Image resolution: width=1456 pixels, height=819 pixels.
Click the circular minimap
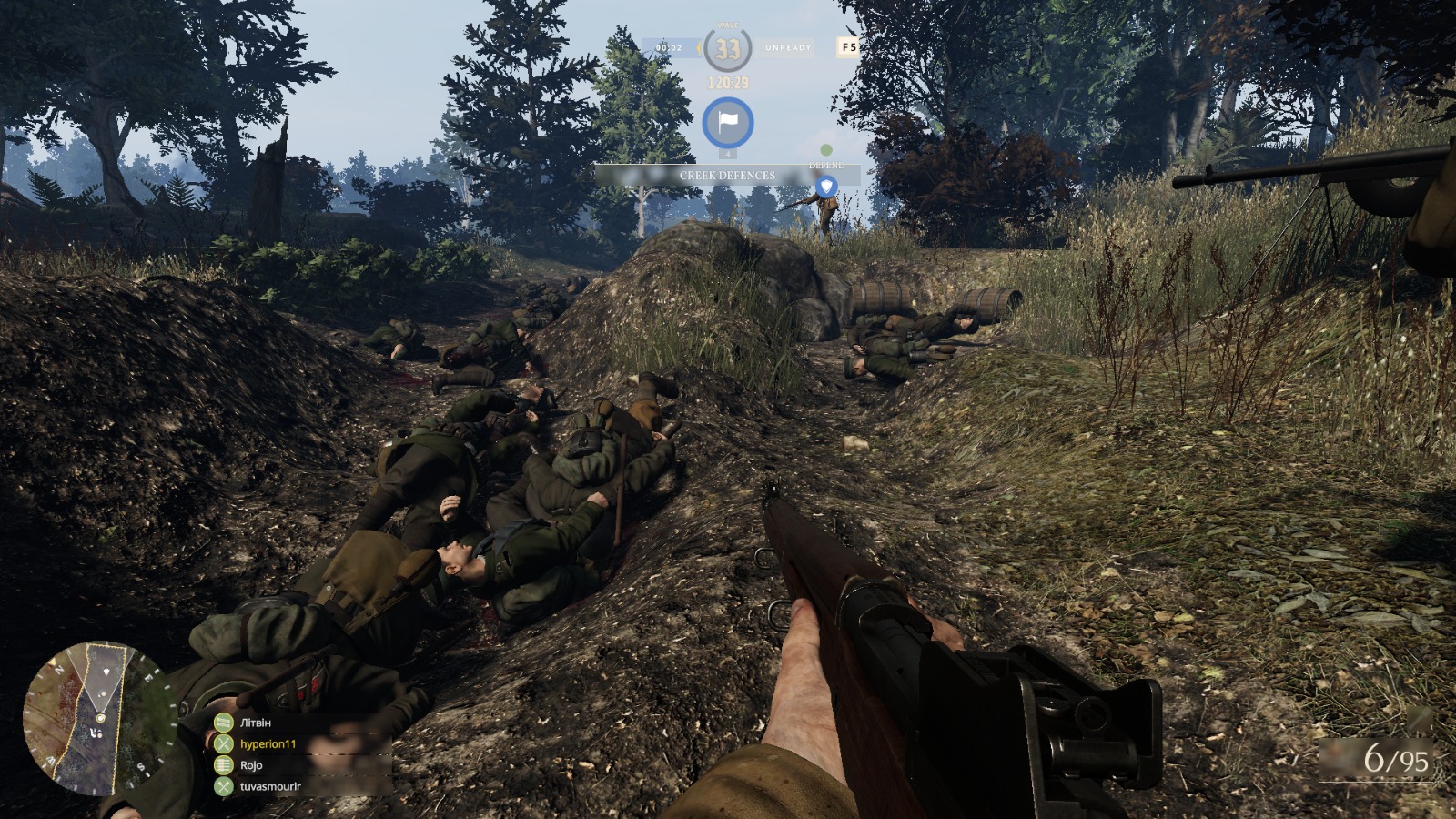pos(98,718)
